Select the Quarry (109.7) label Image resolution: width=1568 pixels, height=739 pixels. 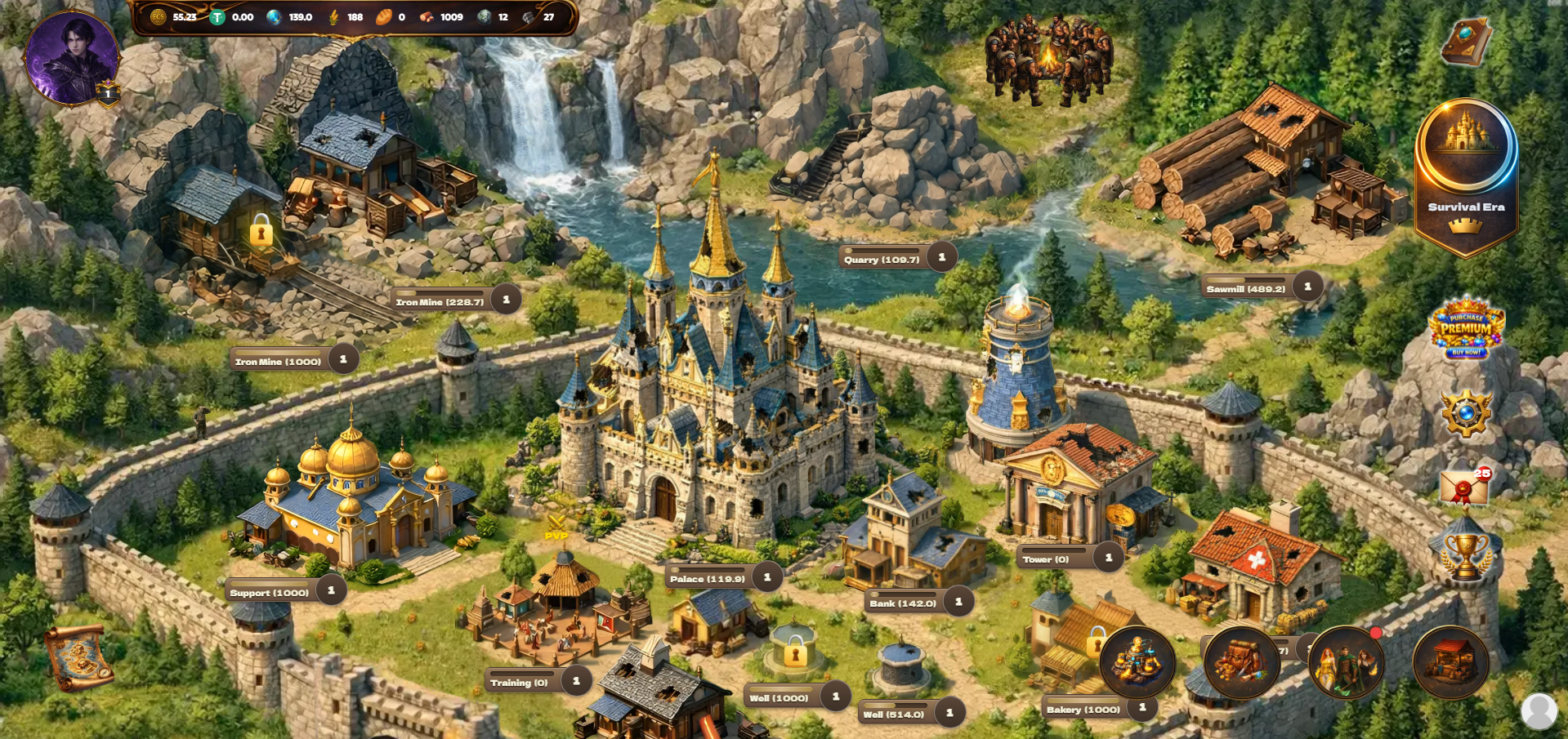tap(882, 259)
